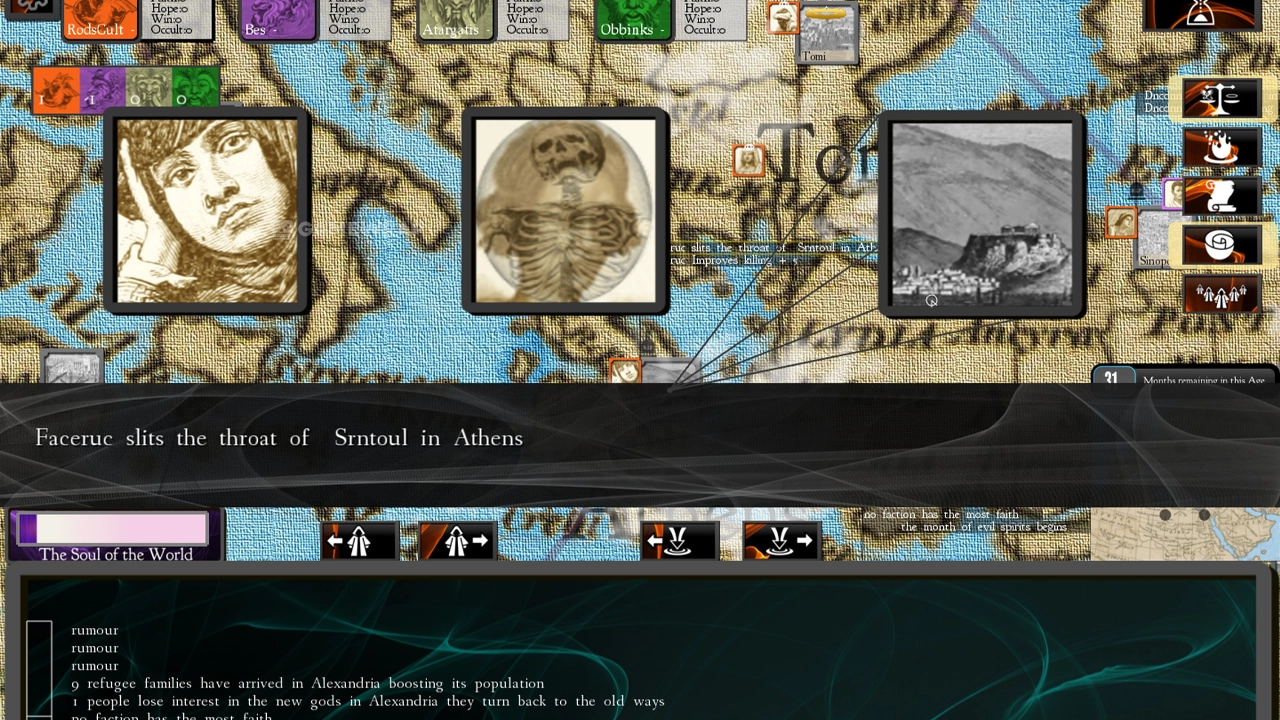Select the RodsCult faction card

[100, 20]
